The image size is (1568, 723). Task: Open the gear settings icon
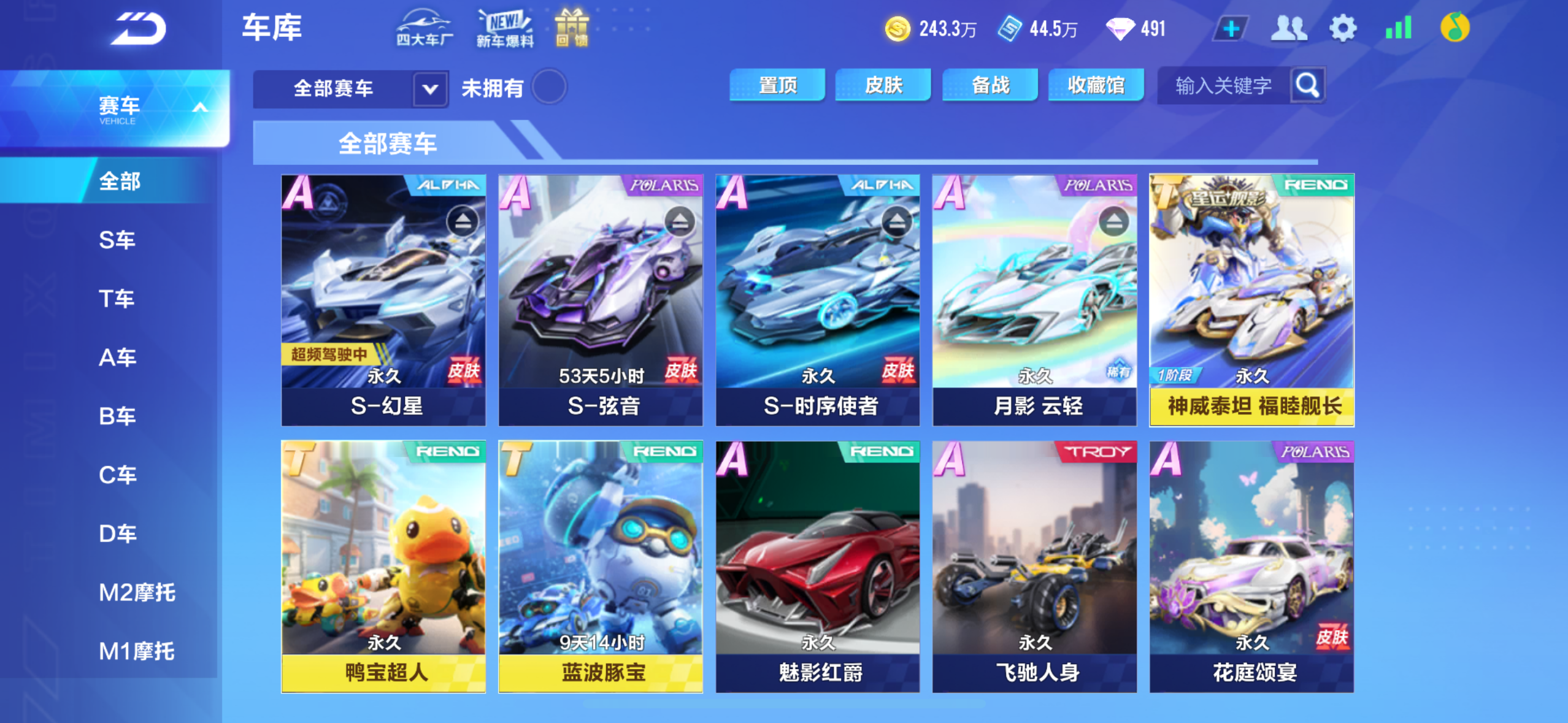point(1342,28)
